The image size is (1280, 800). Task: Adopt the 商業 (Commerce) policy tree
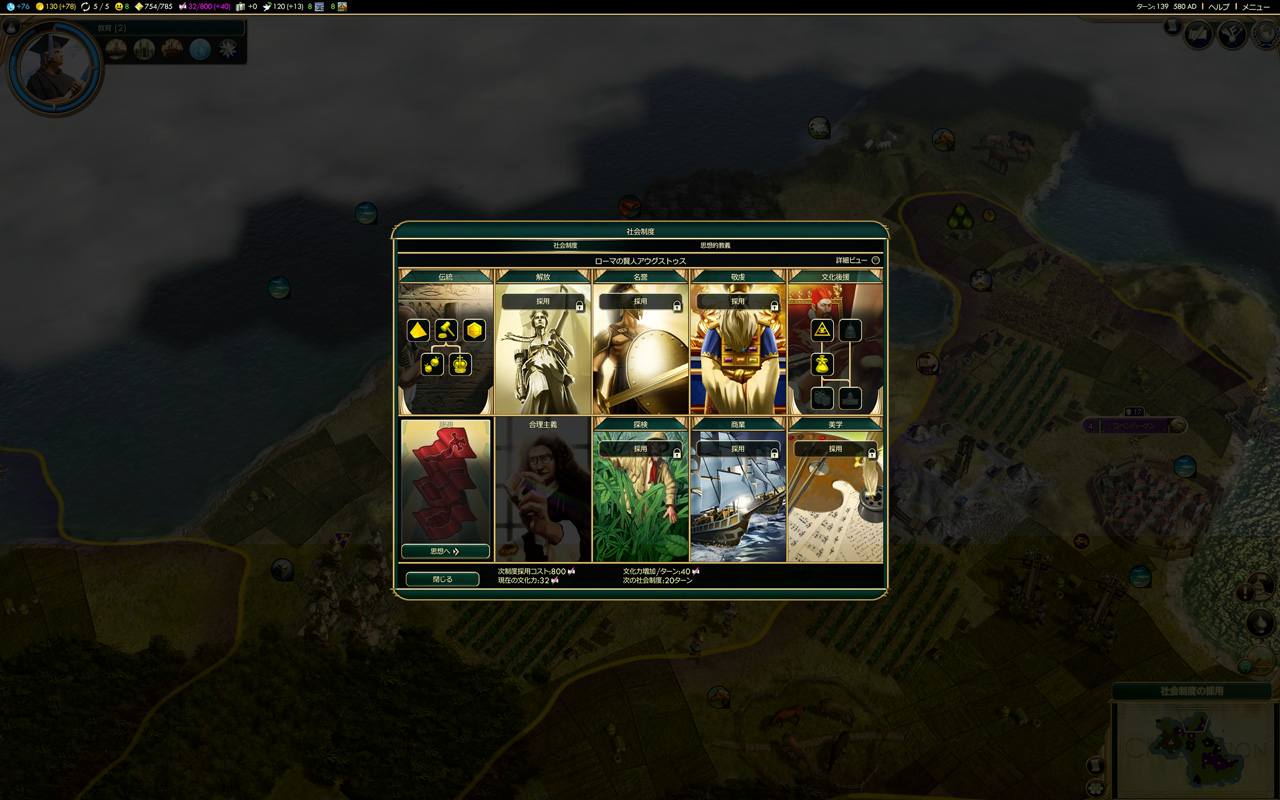coord(738,449)
